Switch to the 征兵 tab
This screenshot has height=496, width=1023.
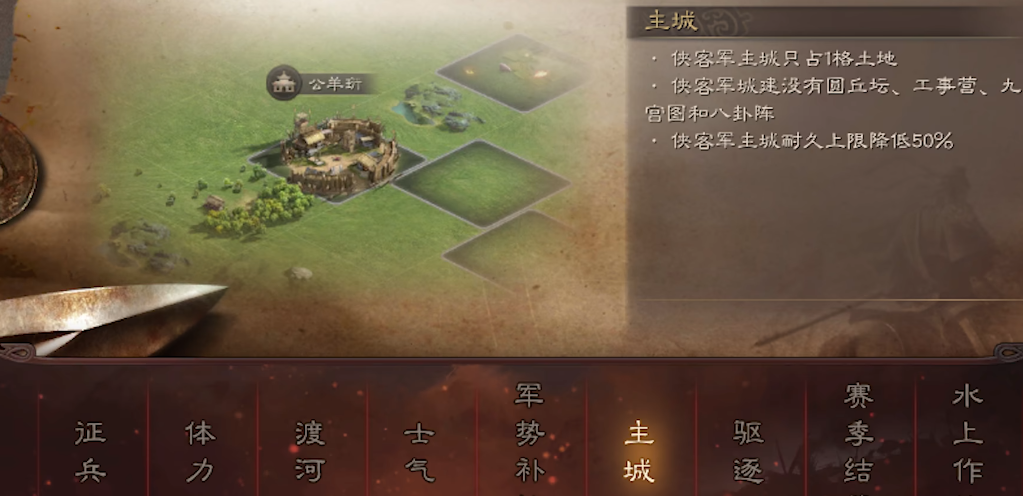click(x=90, y=451)
